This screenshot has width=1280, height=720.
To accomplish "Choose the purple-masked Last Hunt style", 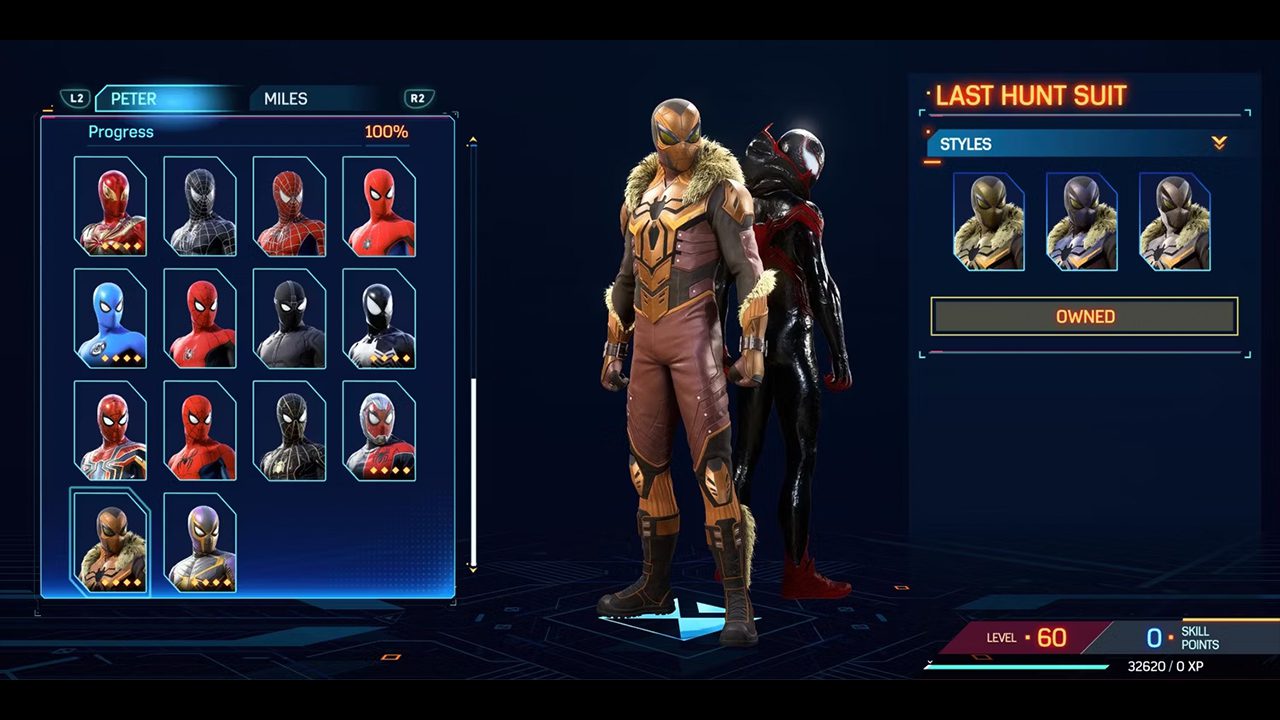I will 1081,222.
